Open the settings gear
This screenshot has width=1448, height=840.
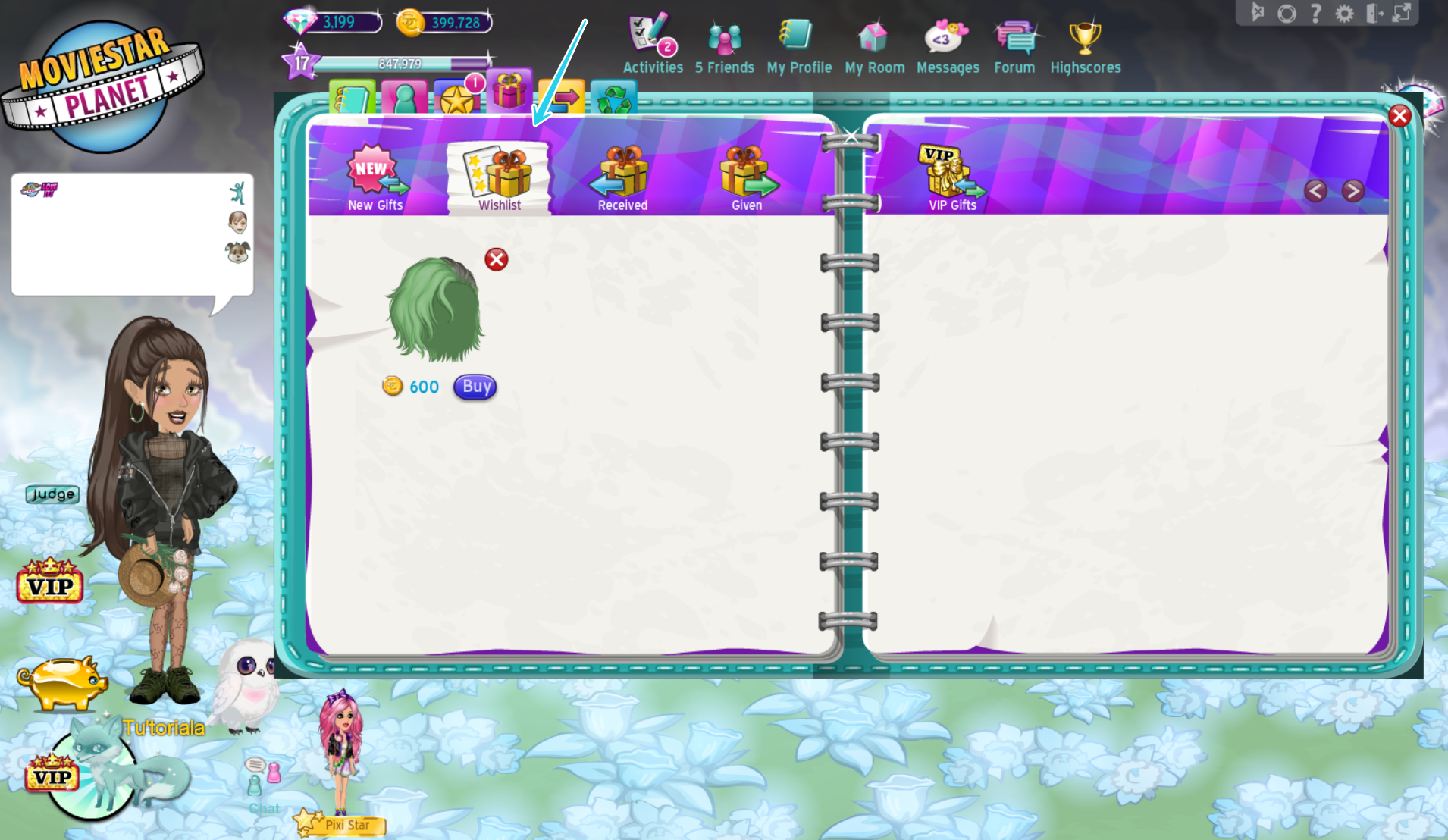tap(1344, 13)
